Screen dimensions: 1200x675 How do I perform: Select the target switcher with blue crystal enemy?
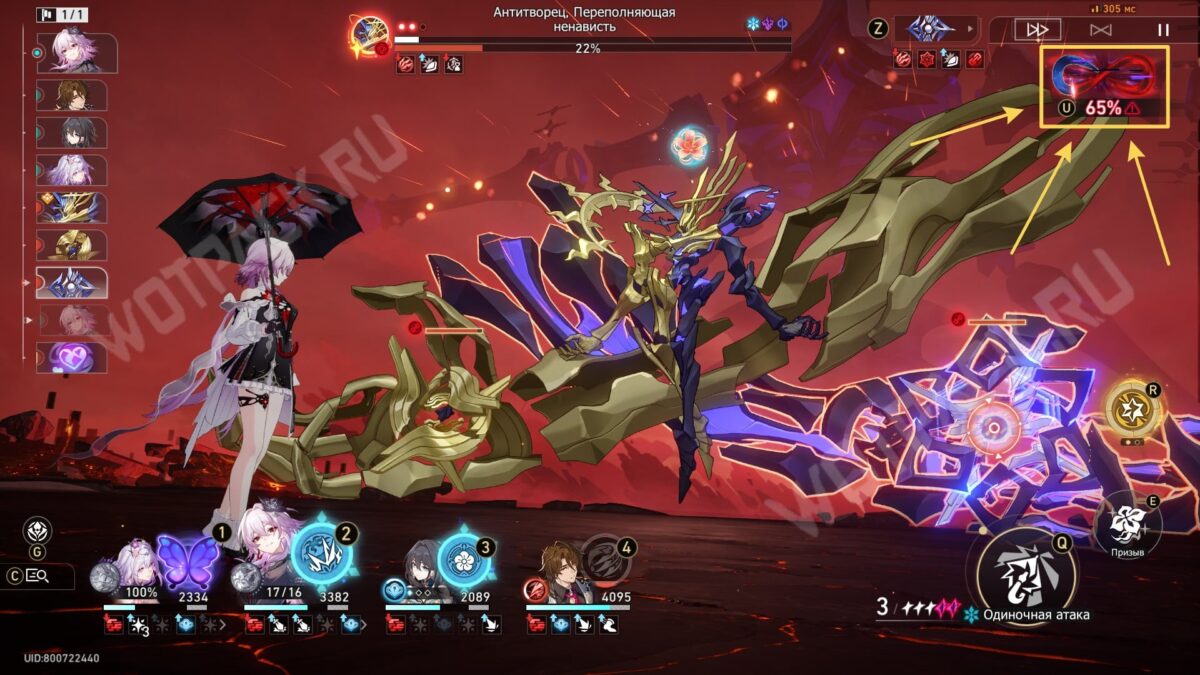pos(935,28)
